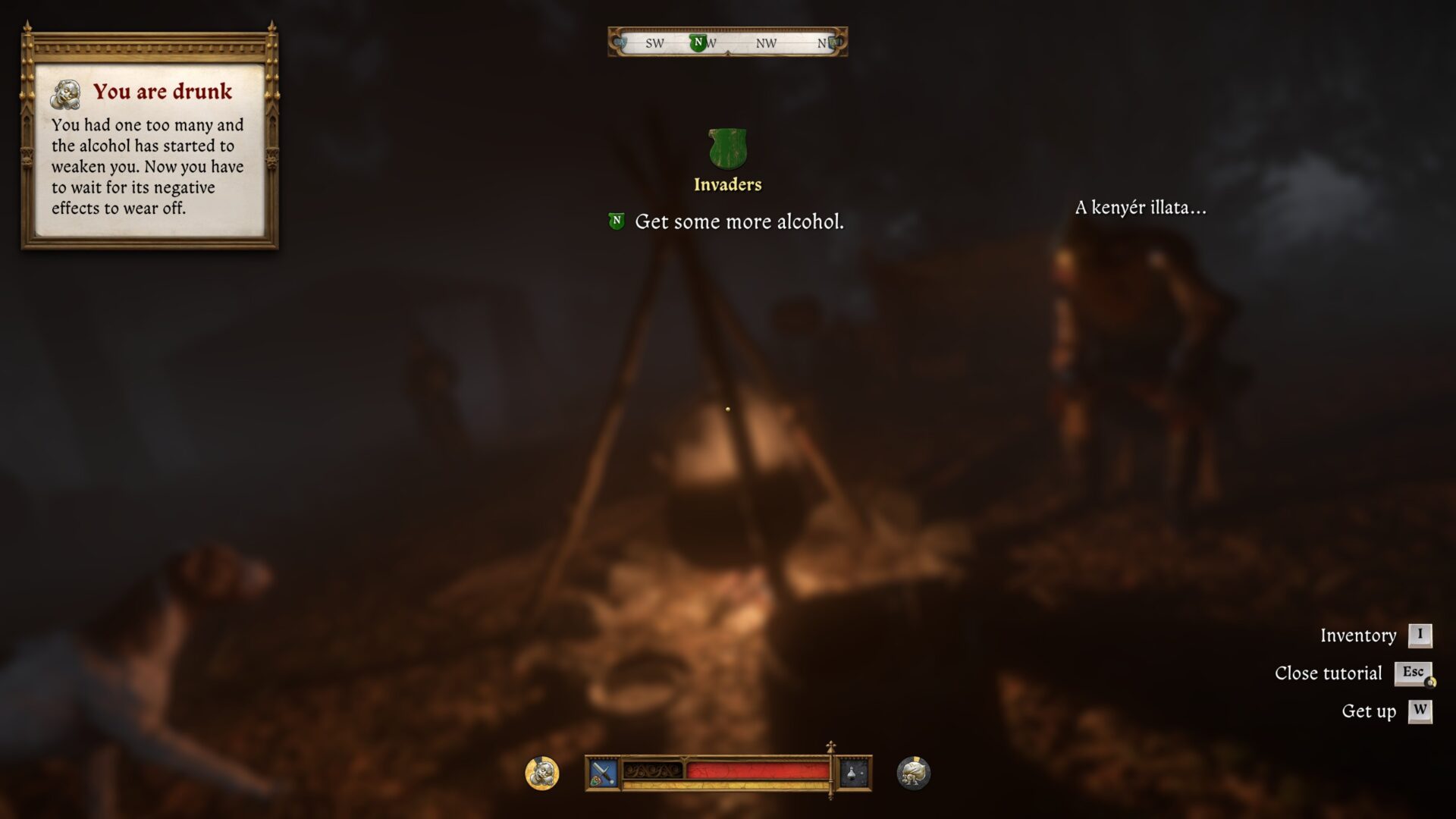Screen dimensions: 1456x819
Task: Select the potion flask slot
Action: click(853, 773)
